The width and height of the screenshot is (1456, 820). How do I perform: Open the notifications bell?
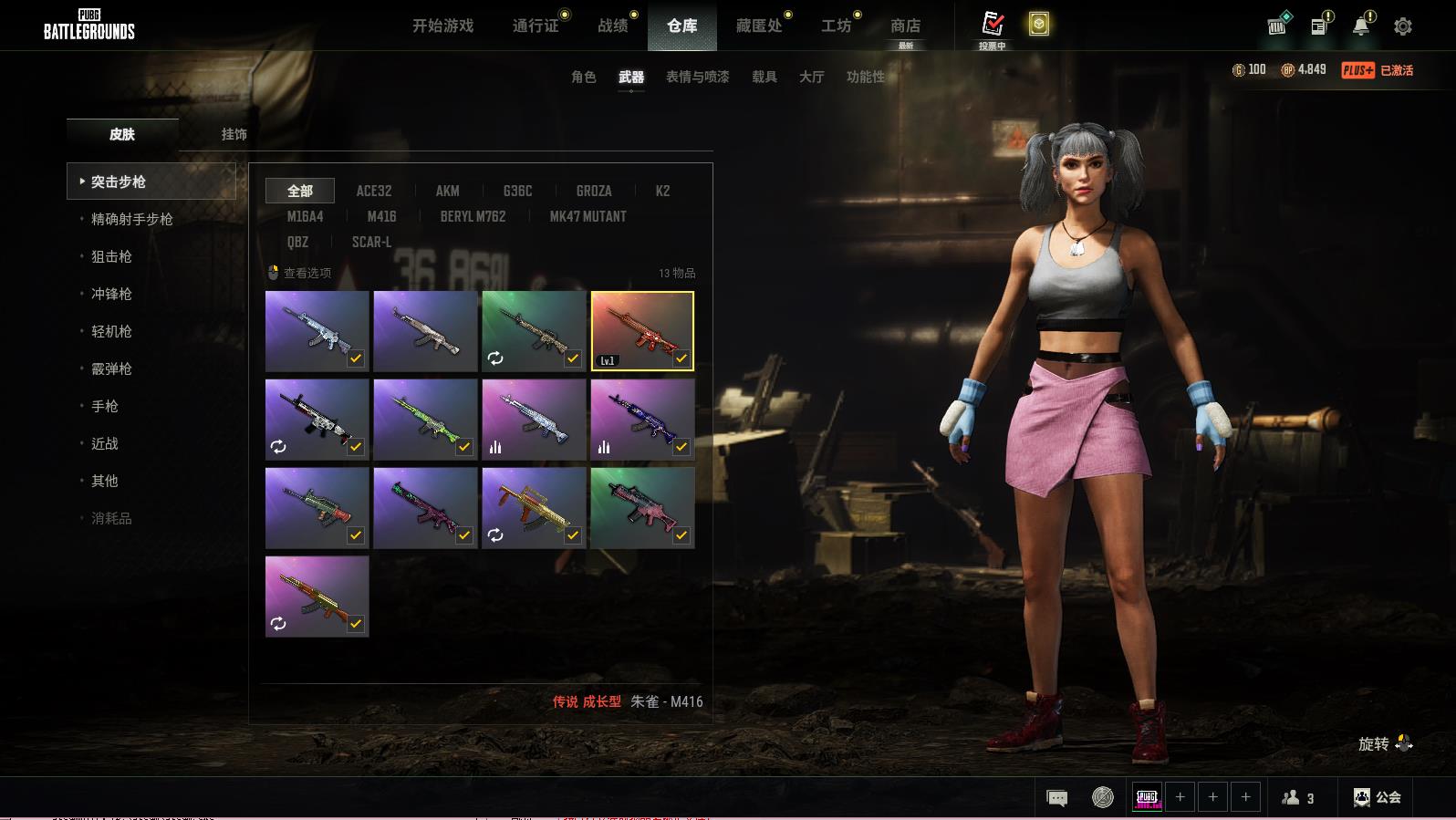tap(1360, 26)
